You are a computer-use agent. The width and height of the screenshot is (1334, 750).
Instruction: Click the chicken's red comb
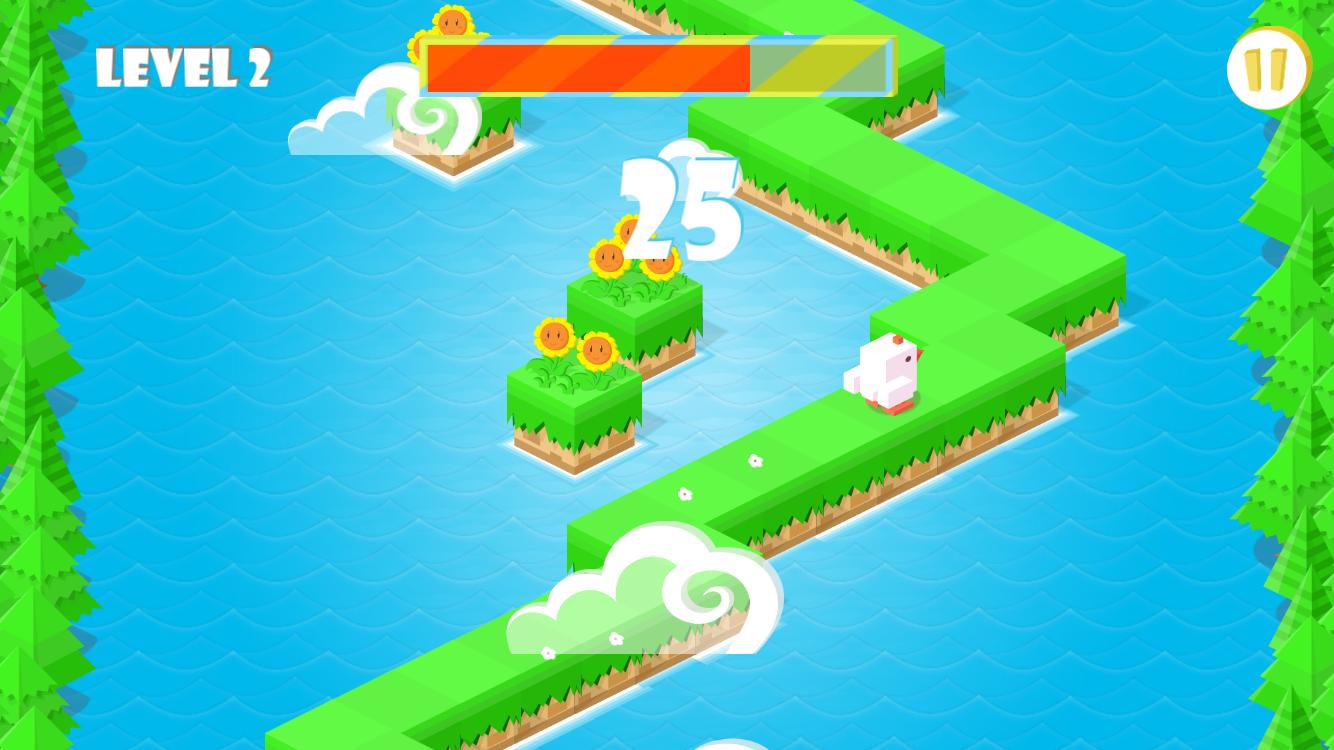point(898,341)
